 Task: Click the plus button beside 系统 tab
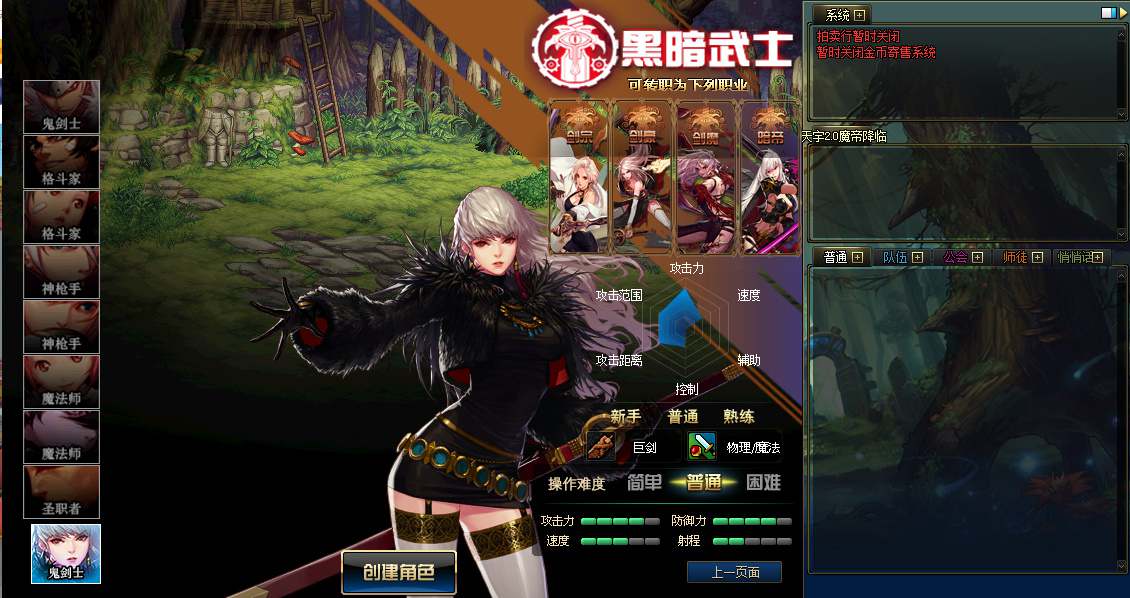tap(859, 15)
